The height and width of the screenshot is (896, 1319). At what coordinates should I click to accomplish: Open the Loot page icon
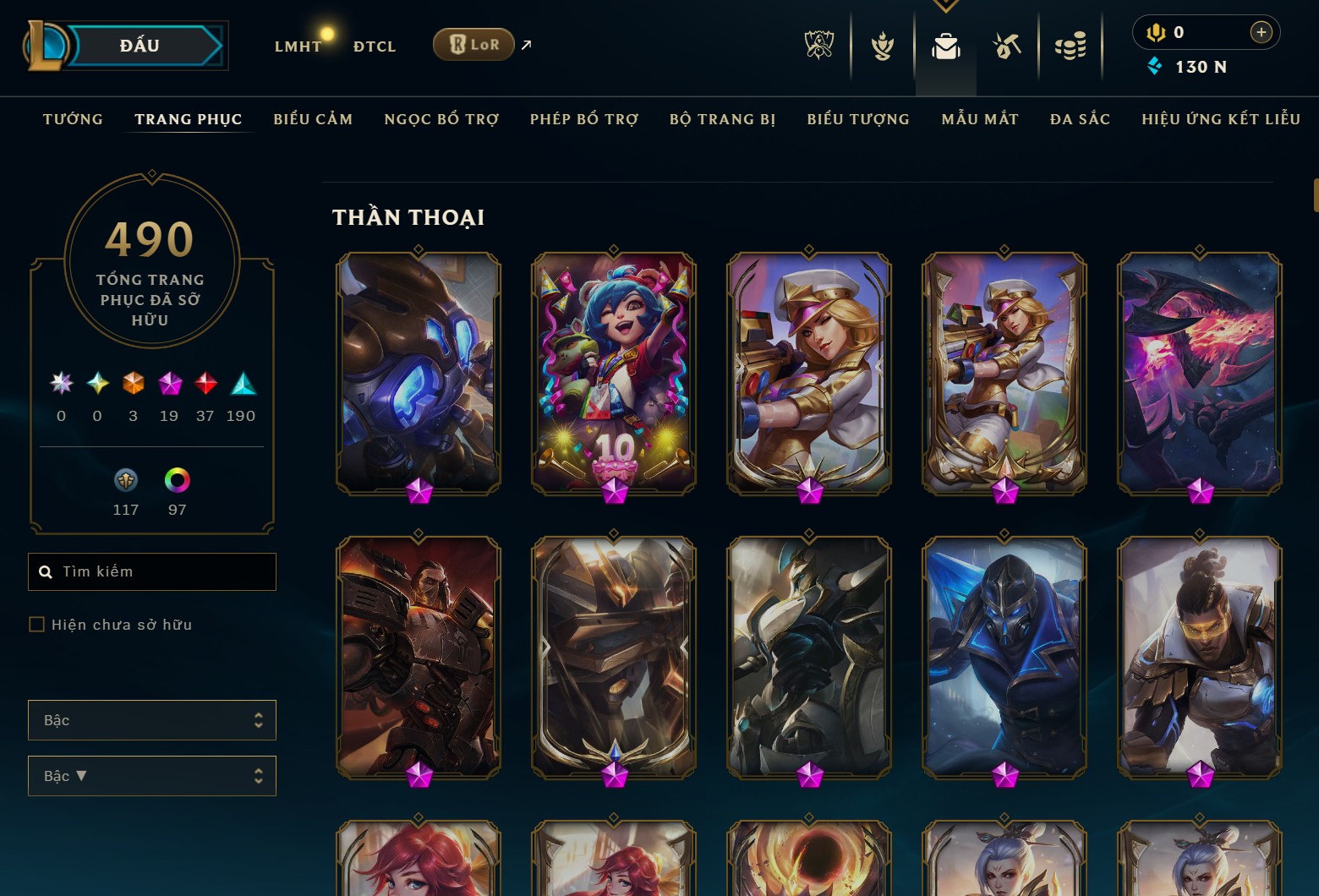tap(1008, 46)
